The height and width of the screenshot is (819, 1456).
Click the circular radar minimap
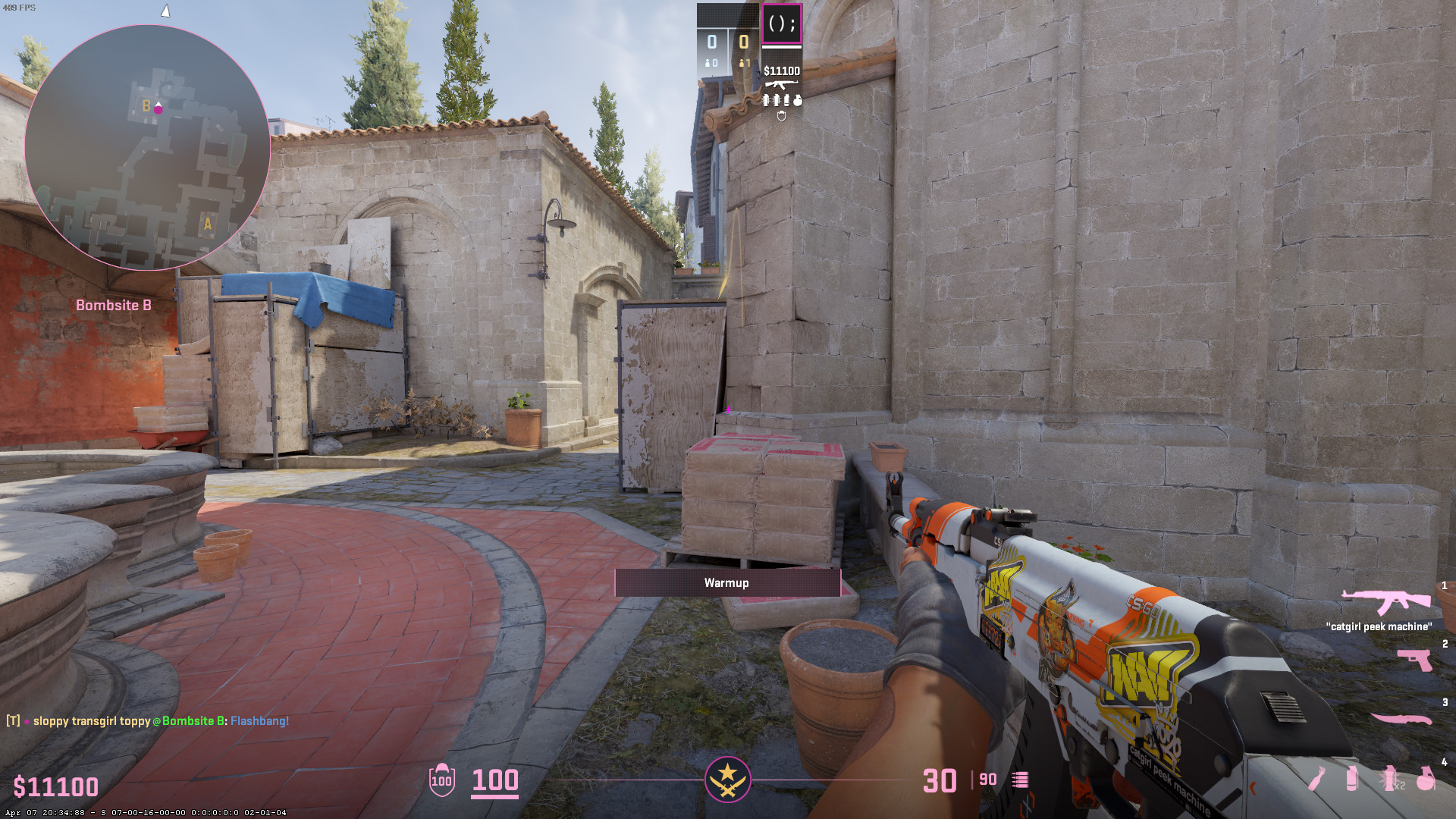tap(147, 148)
